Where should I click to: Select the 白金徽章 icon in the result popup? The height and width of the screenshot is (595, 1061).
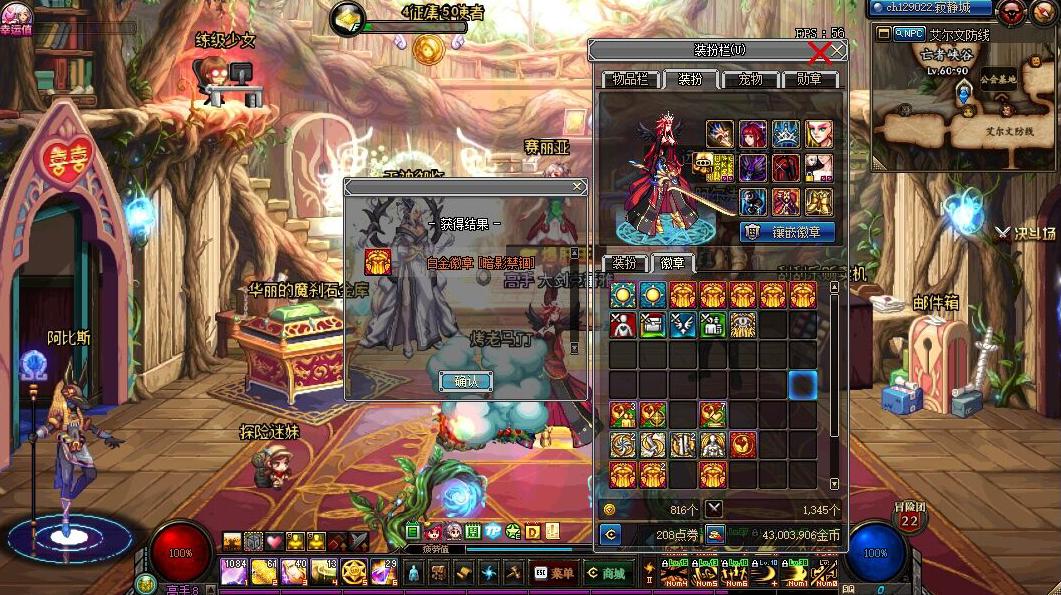[377, 262]
